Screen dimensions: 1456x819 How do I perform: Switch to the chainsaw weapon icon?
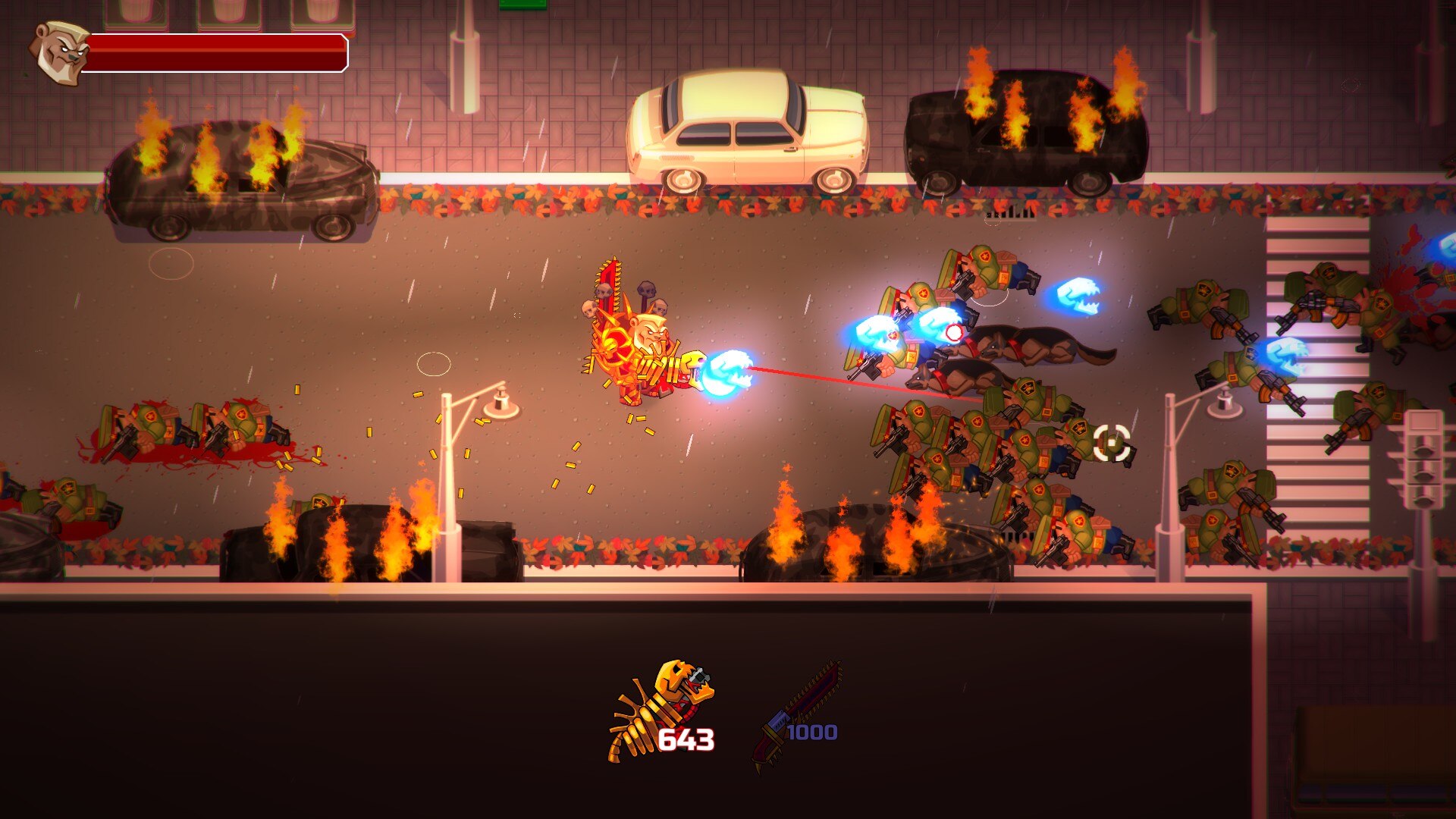(x=798, y=713)
